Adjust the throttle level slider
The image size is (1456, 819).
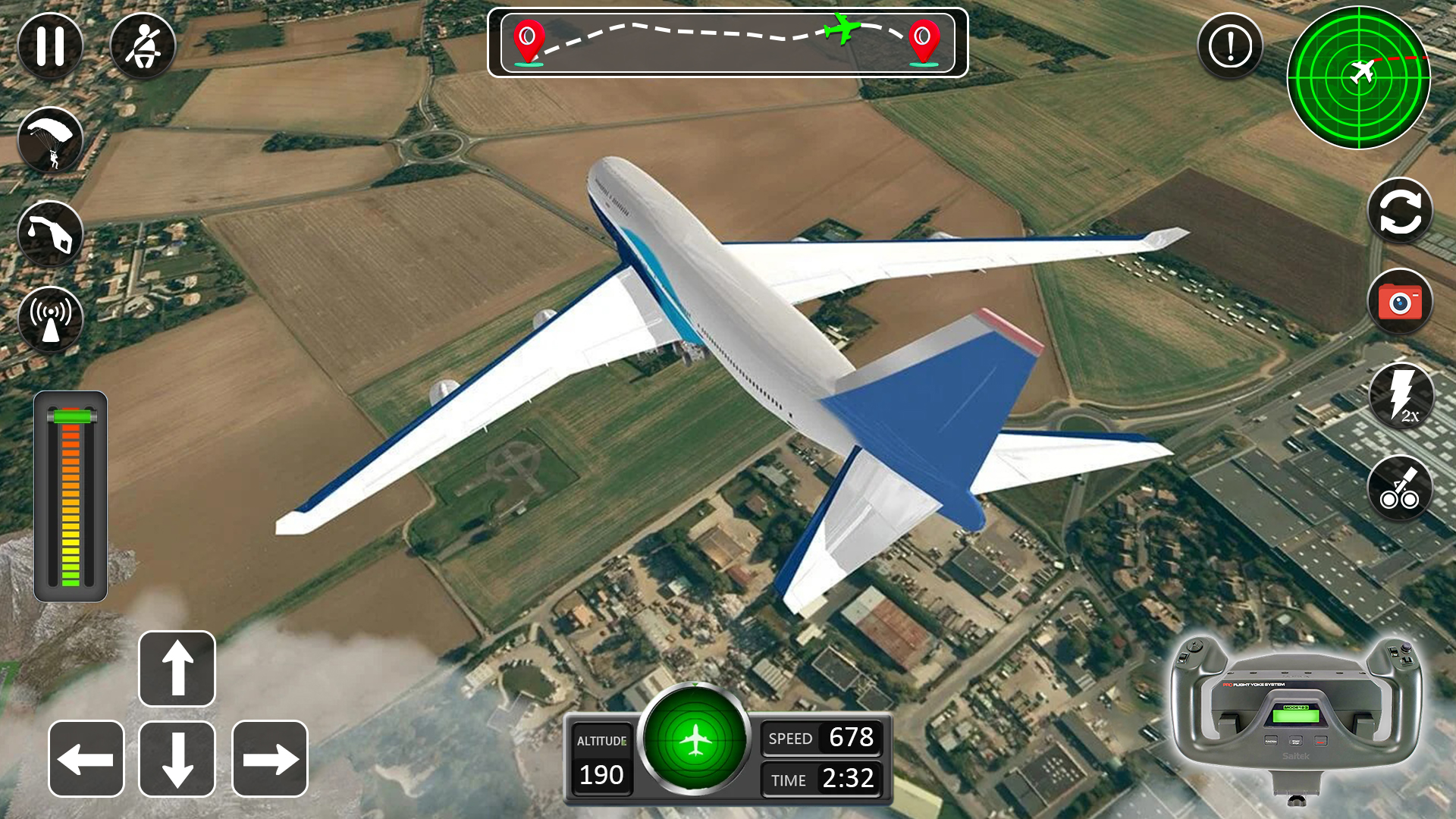pyautogui.click(x=72, y=493)
